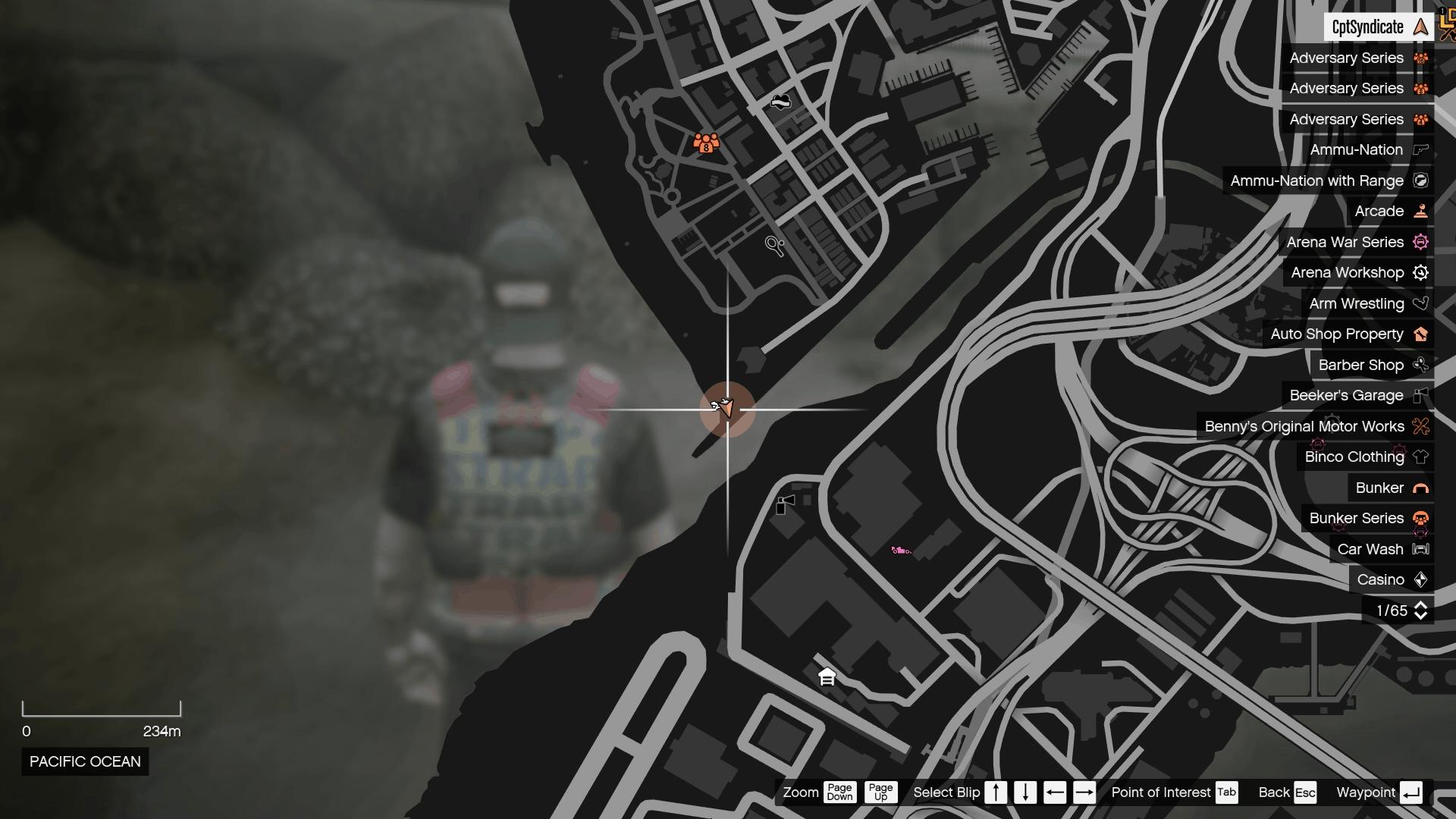
Task: Click the right Select Blip arrow
Action: 1084,792
